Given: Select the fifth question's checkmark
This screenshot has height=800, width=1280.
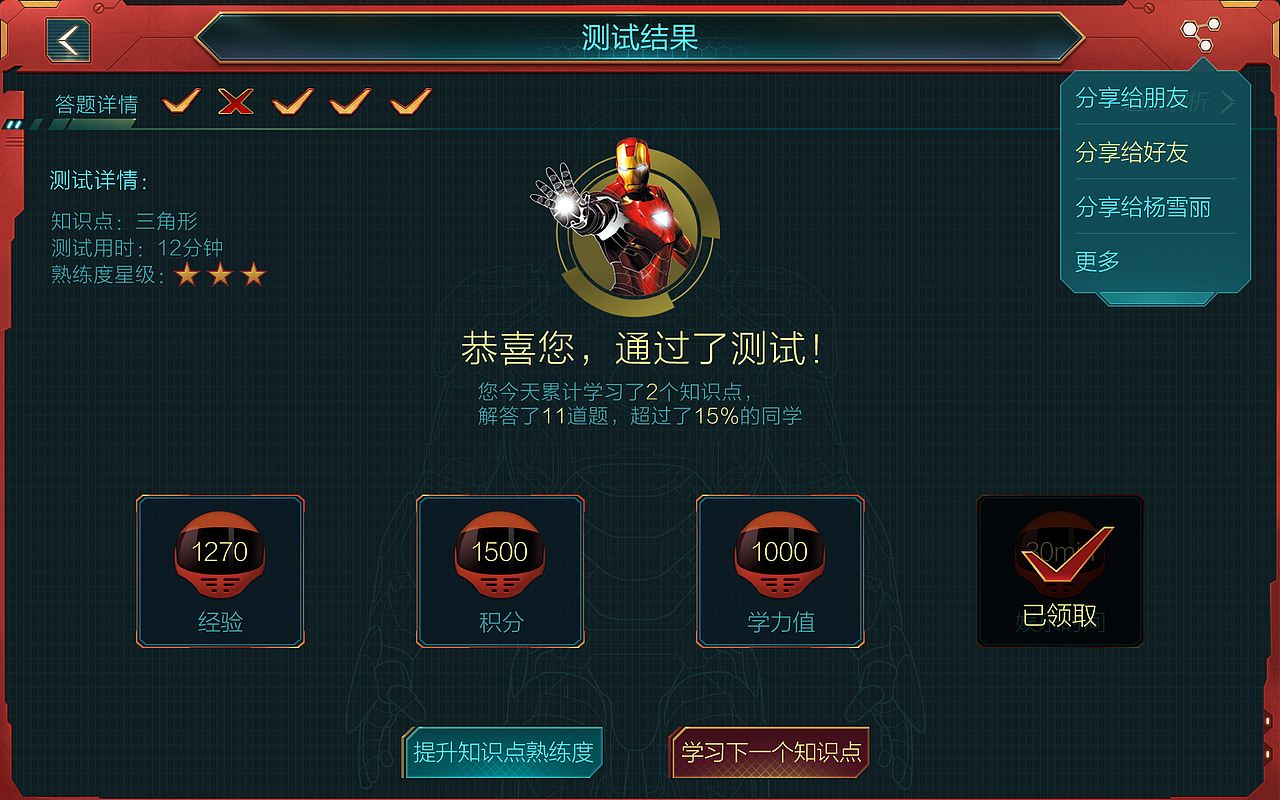Looking at the screenshot, I should 406,100.
